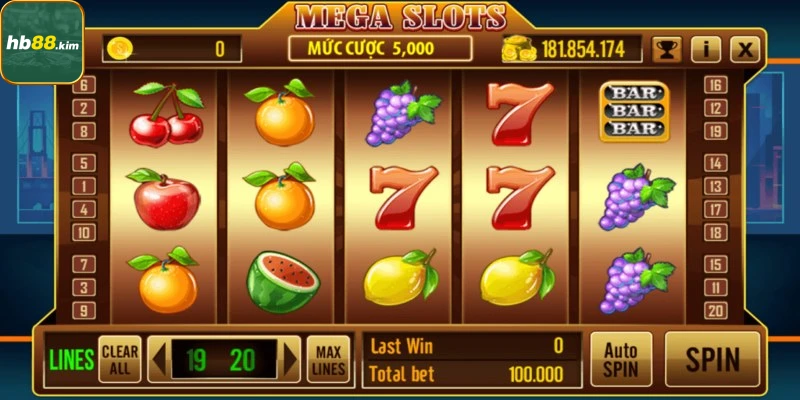The height and width of the screenshot is (400, 800).
Task: Close the Mega Slots window
Action: (x=744, y=49)
